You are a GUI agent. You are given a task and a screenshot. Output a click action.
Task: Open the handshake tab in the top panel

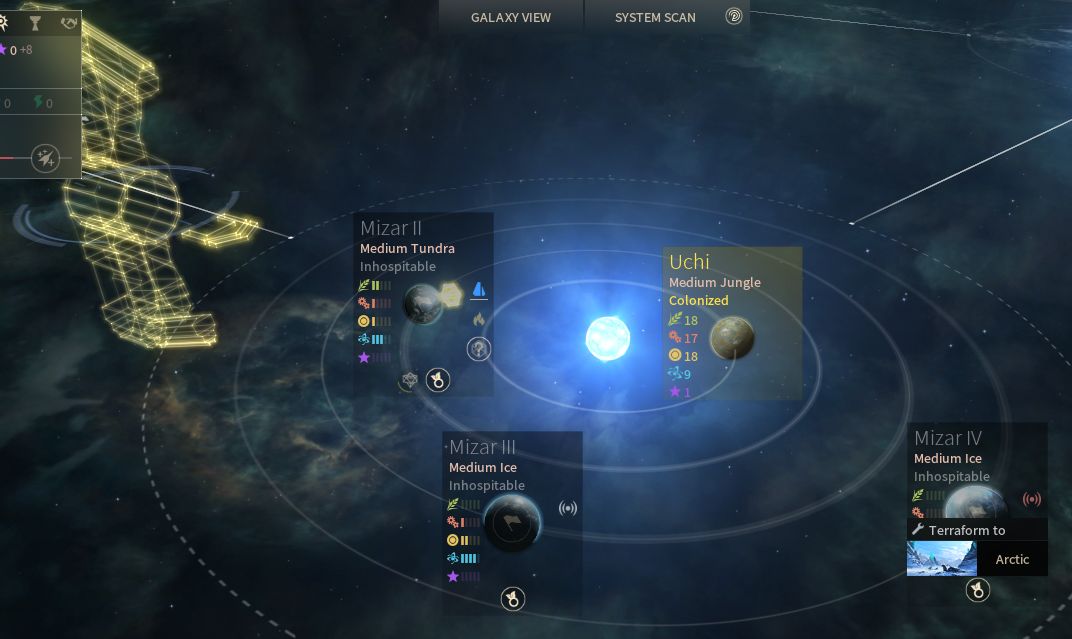68,23
